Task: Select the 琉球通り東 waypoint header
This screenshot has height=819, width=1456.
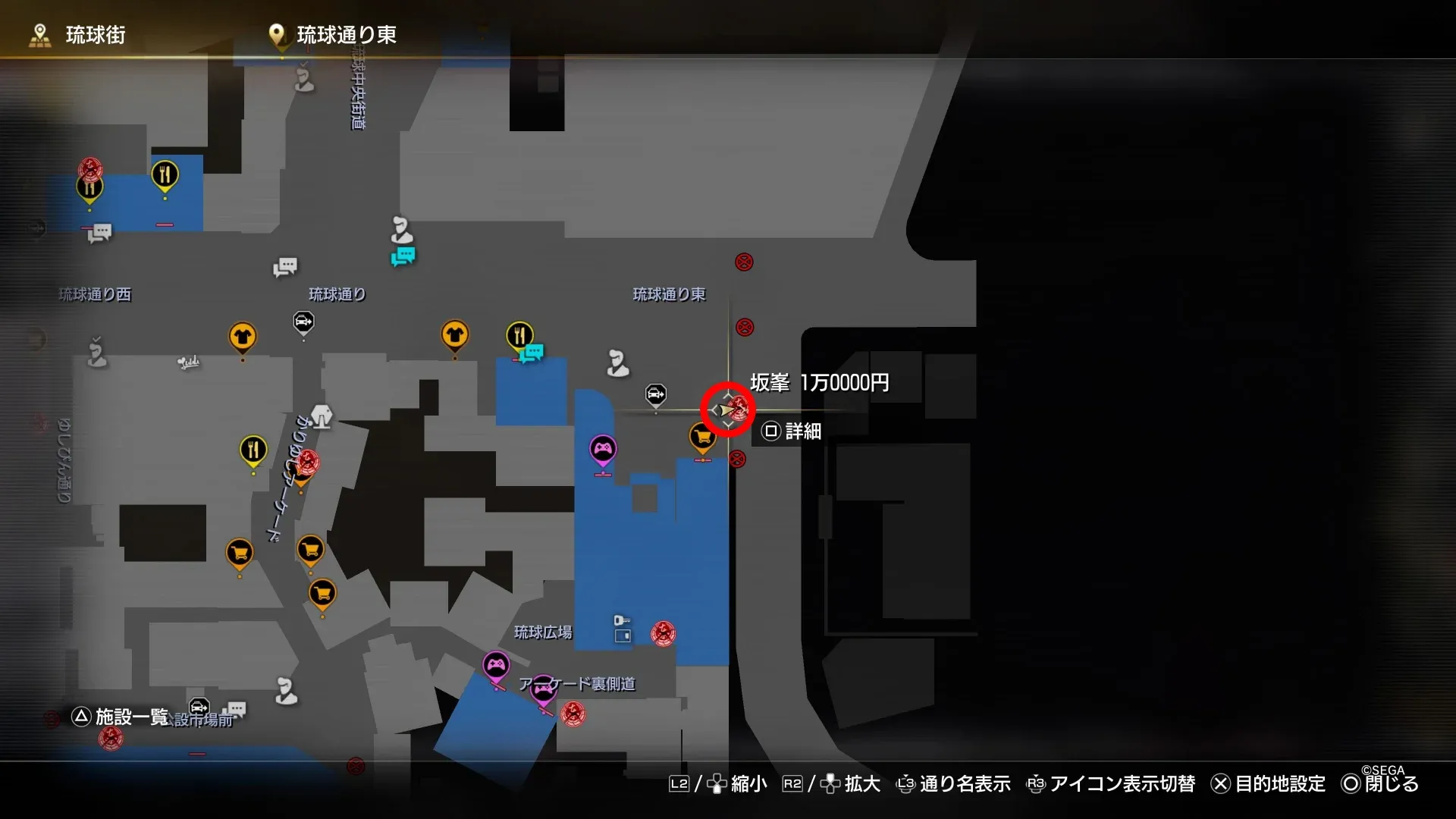Action: pos(350,34)
